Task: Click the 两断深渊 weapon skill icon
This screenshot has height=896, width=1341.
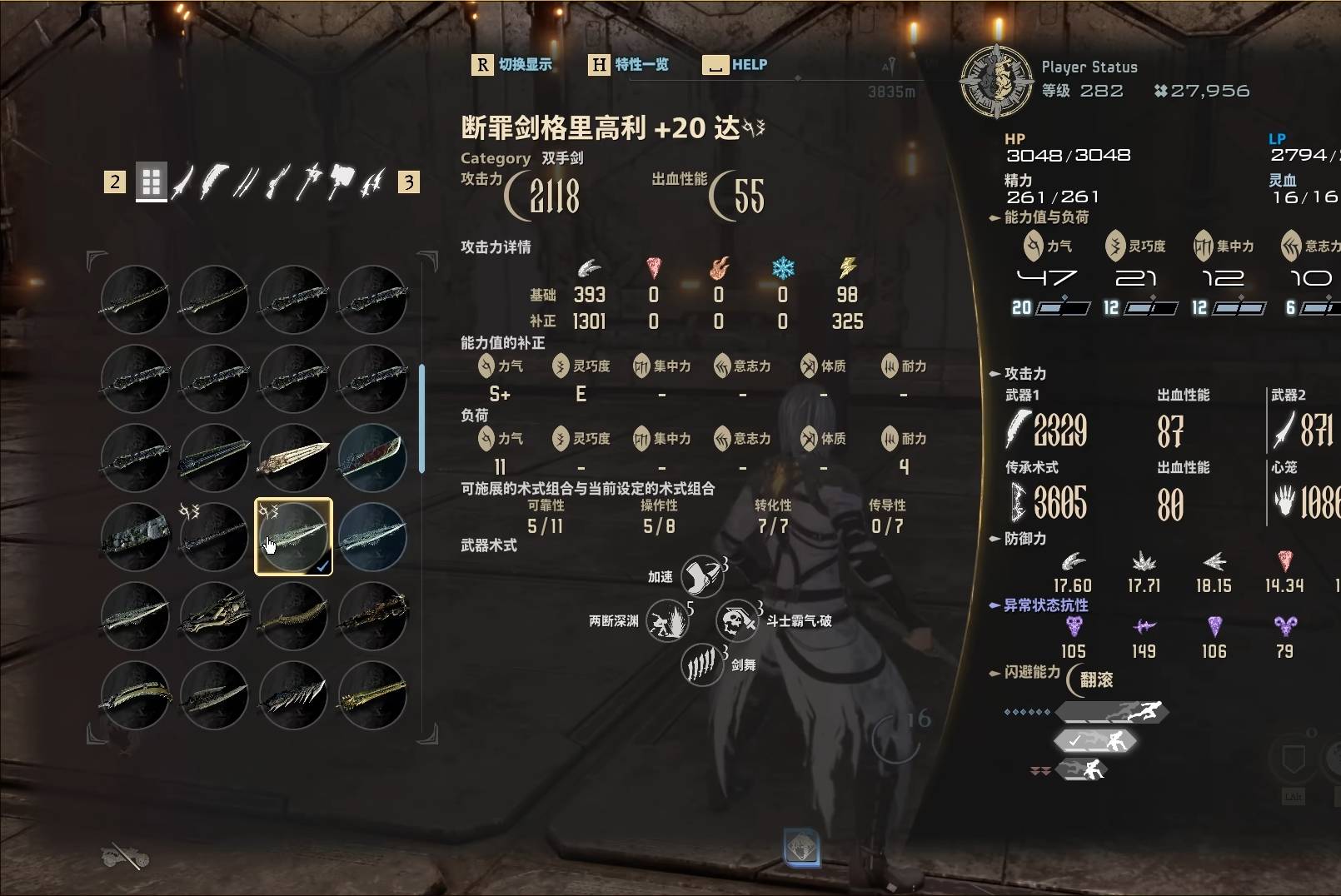Action: click(668, 621)
